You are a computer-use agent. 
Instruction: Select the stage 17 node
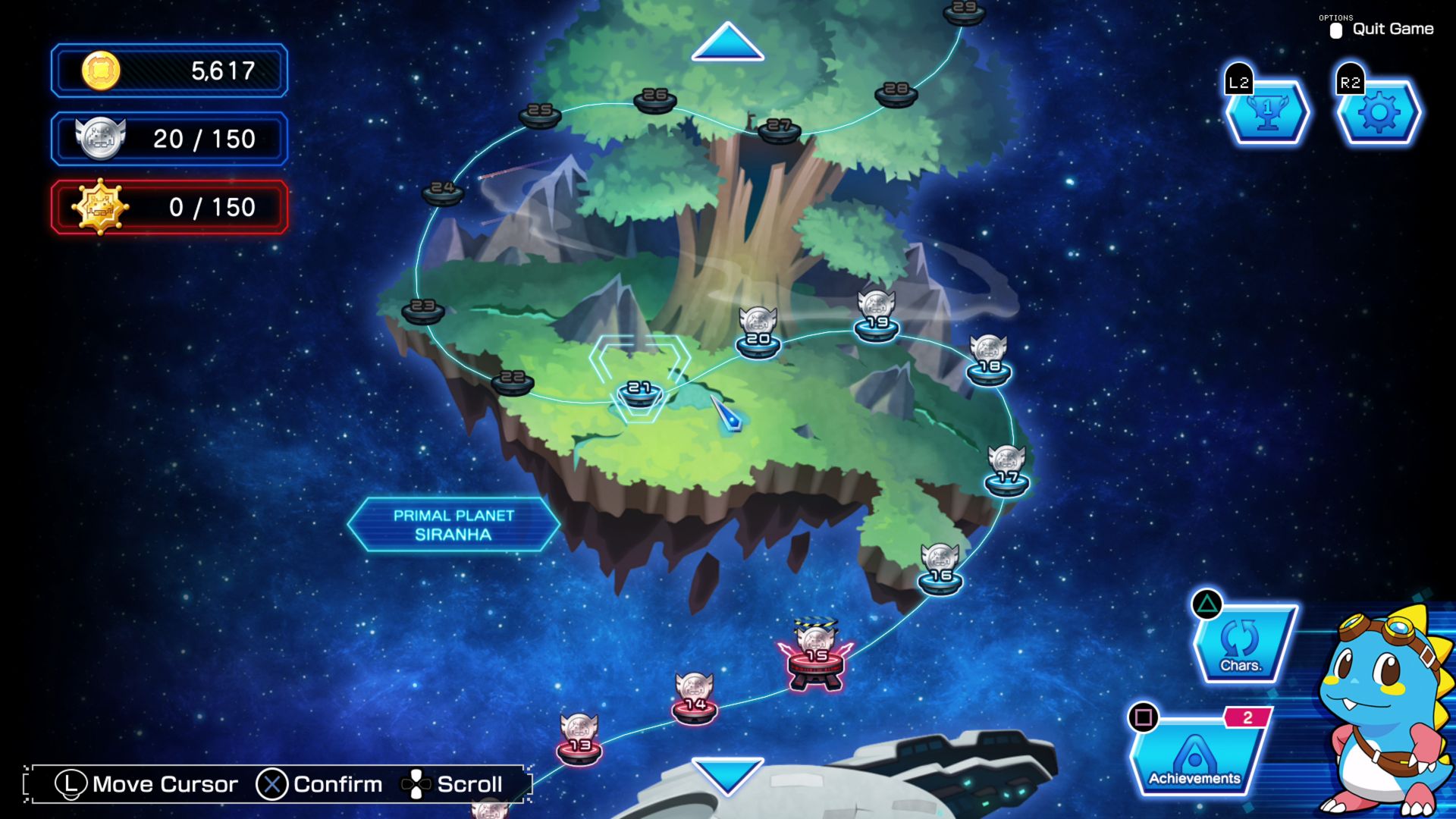1007,480
